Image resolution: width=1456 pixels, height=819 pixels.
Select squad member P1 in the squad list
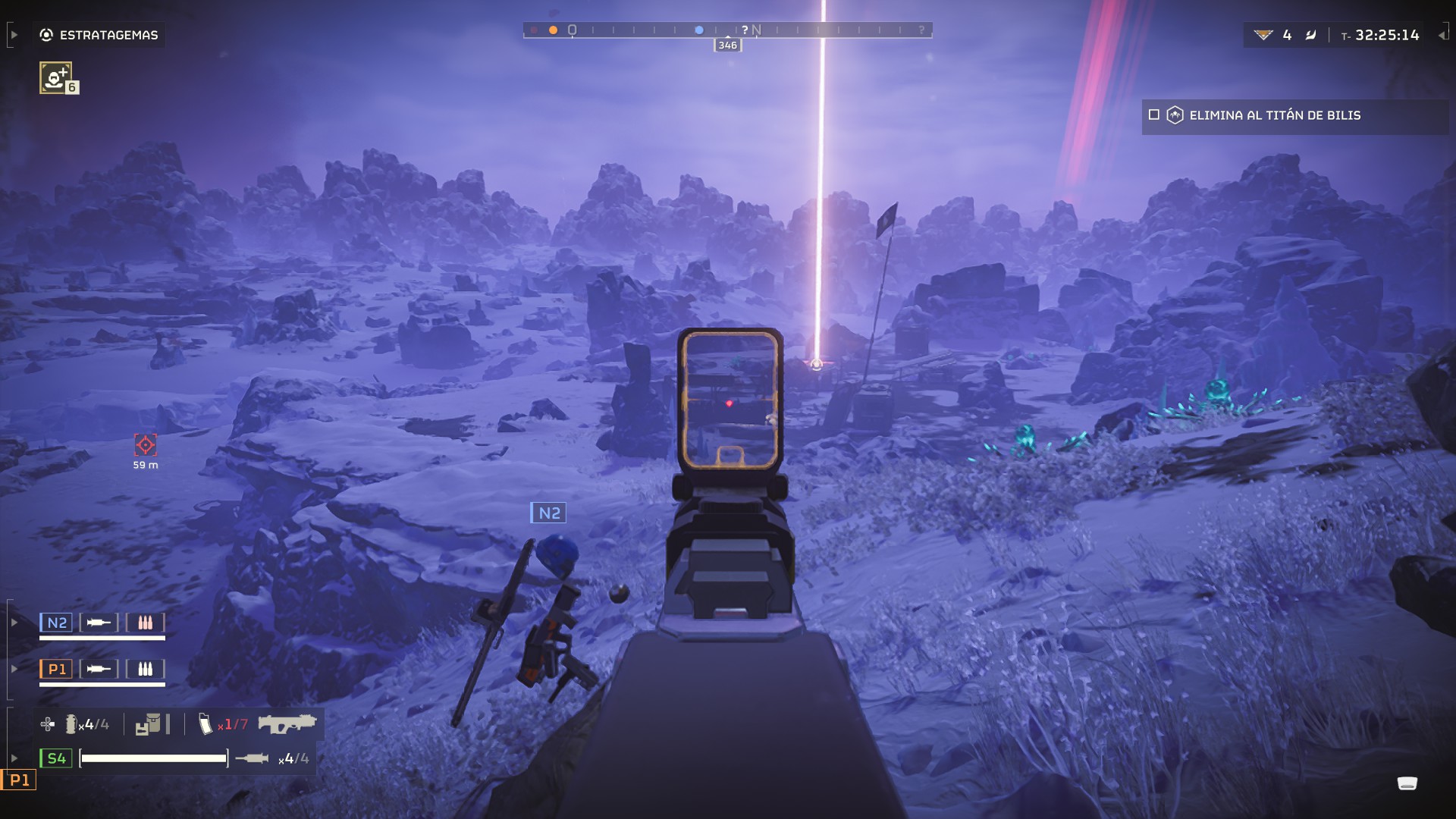pos(57,669)
